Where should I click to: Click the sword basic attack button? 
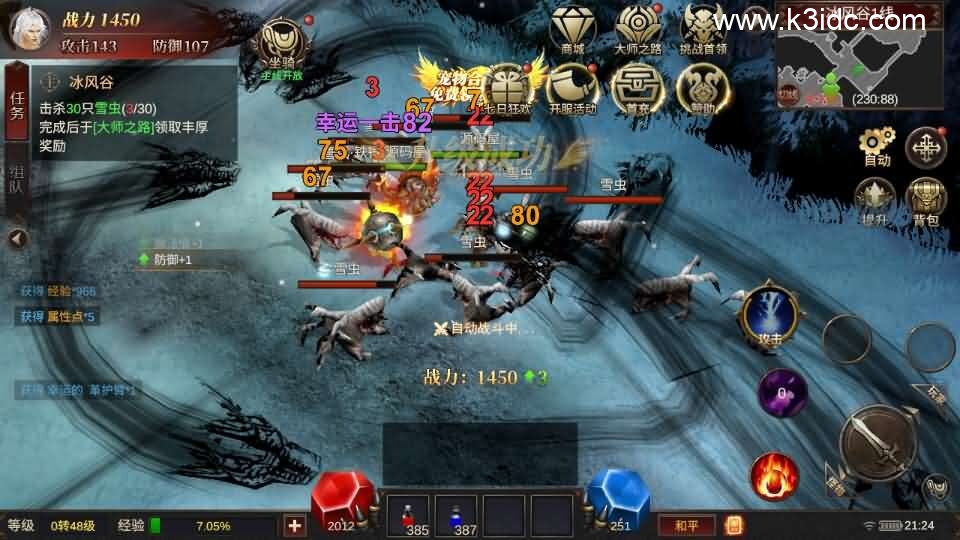coord(878,443)
